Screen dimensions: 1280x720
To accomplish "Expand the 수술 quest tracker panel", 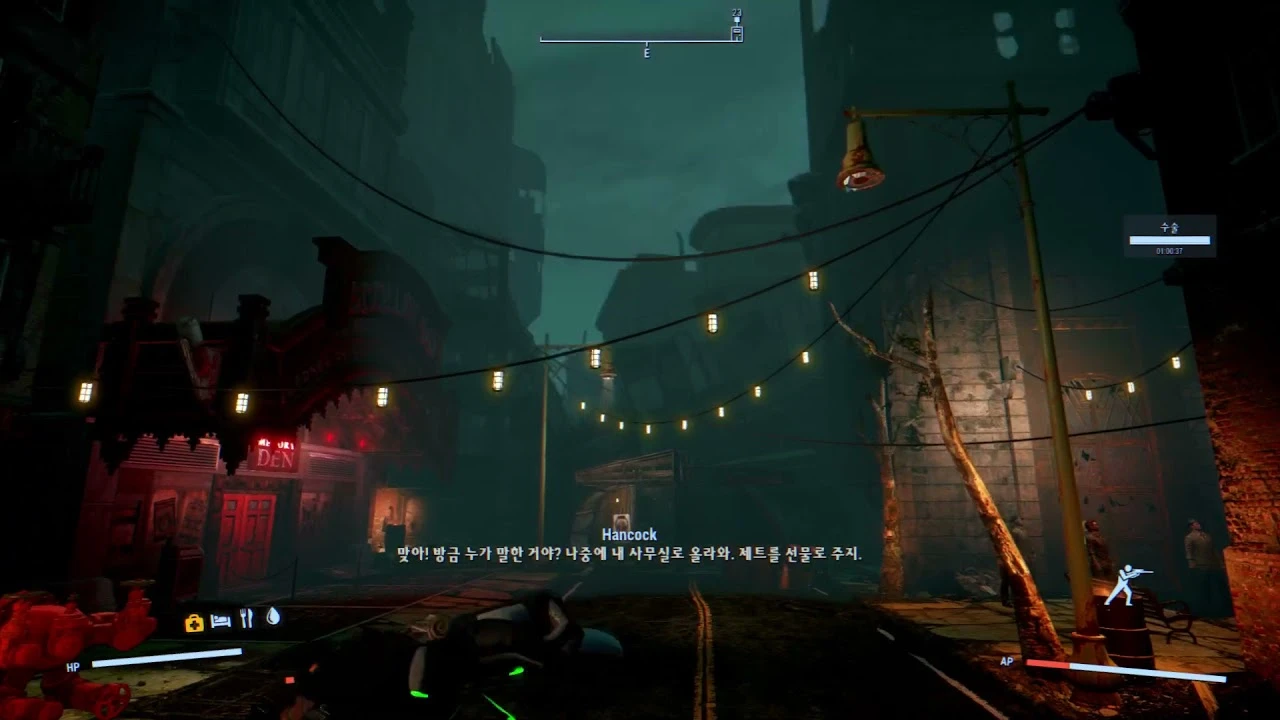I will 1169,235.
